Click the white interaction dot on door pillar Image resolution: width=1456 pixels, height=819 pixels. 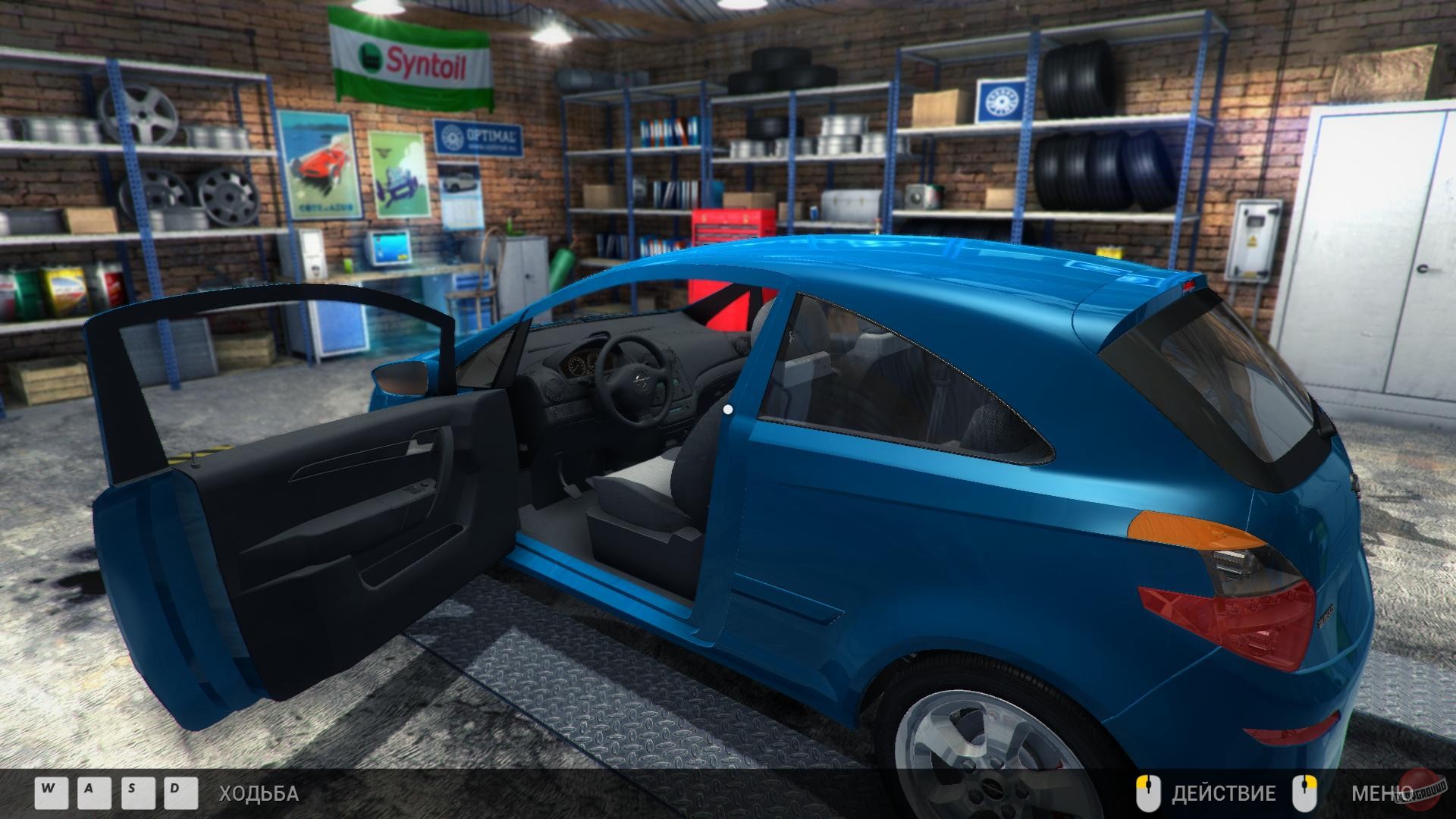tap(730, 410)
